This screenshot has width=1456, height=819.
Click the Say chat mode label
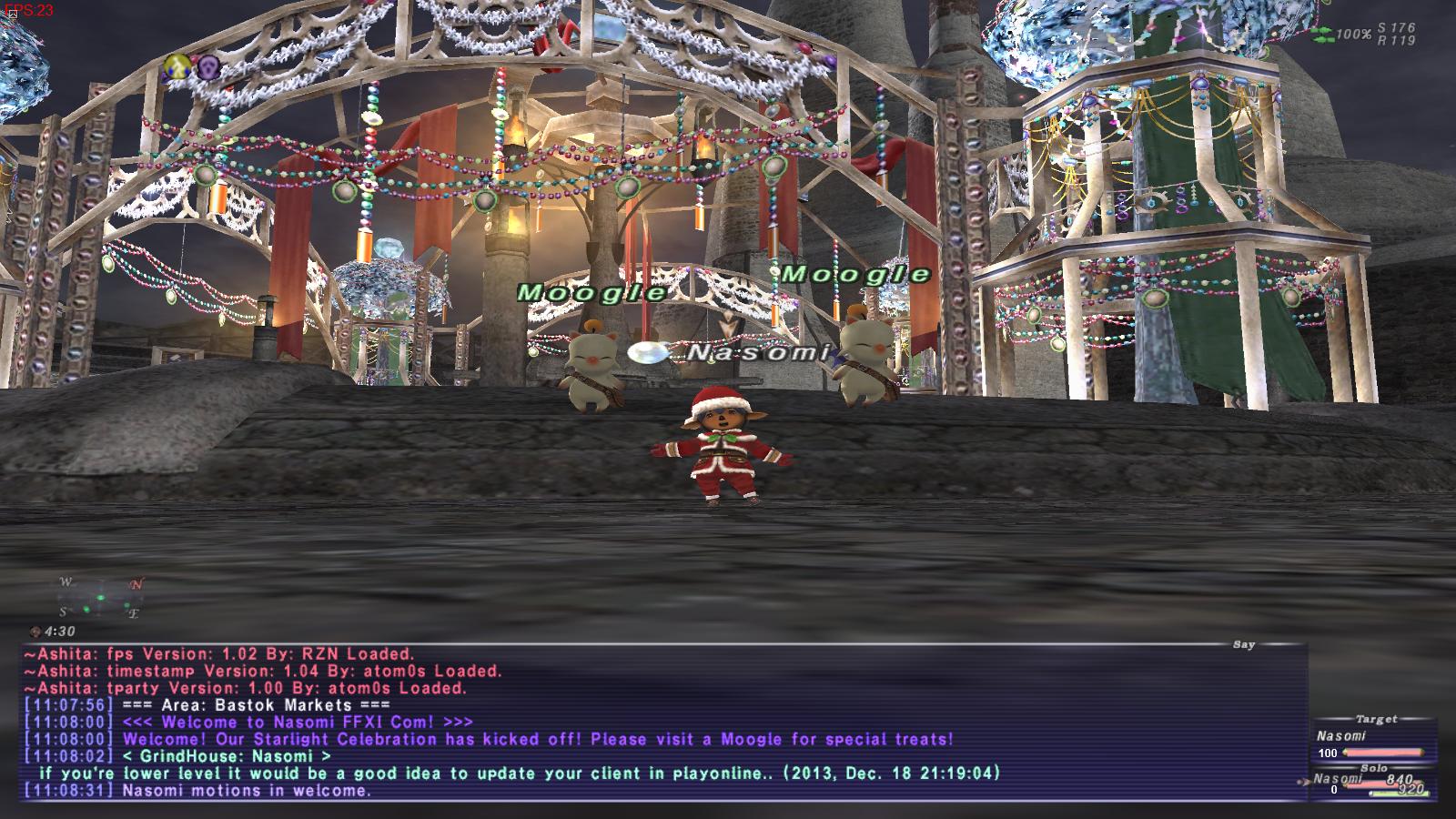pyautogui.click(x=1243, y=644)
